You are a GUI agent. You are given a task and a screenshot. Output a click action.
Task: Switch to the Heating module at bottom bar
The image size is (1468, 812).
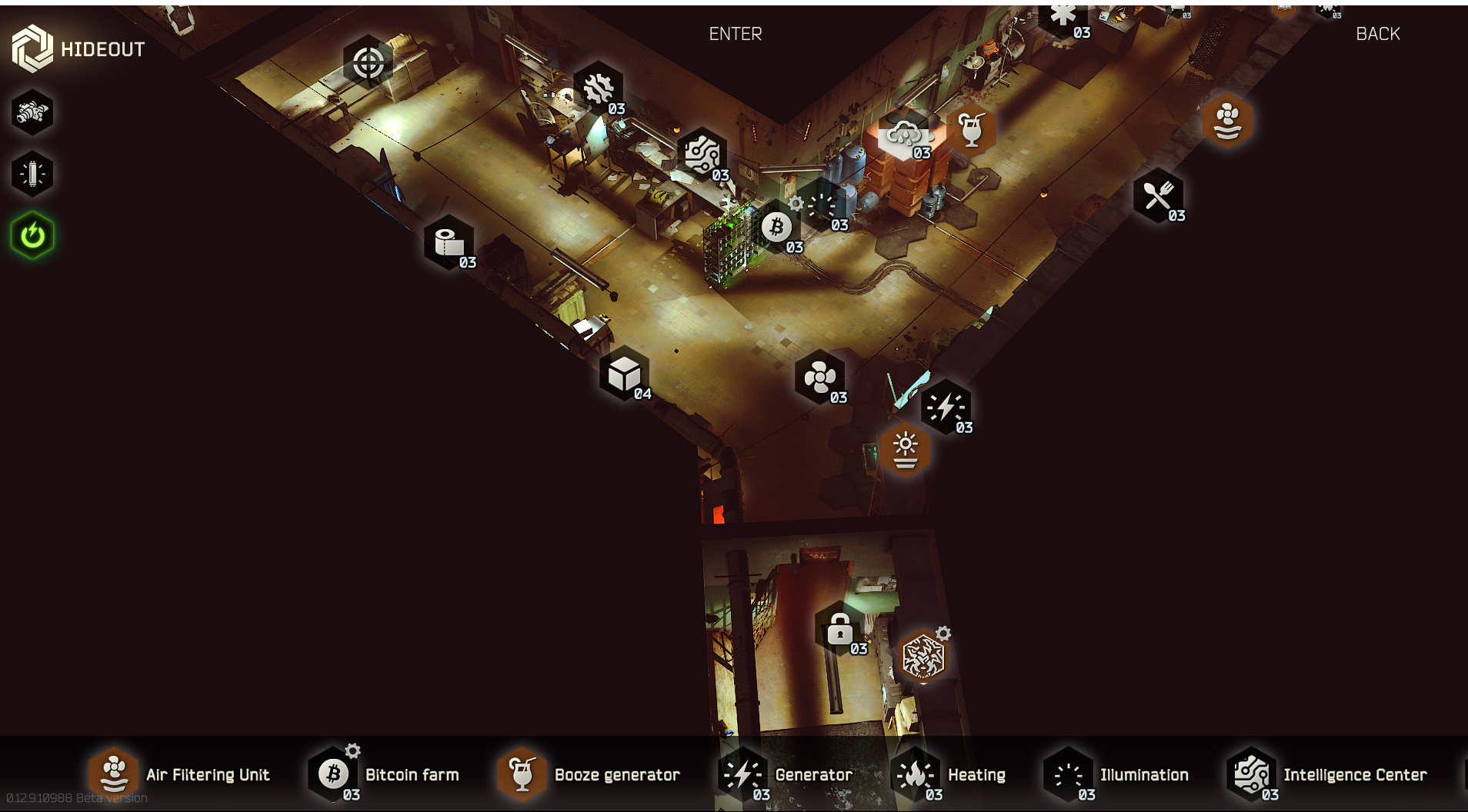(x=950, y=774)
